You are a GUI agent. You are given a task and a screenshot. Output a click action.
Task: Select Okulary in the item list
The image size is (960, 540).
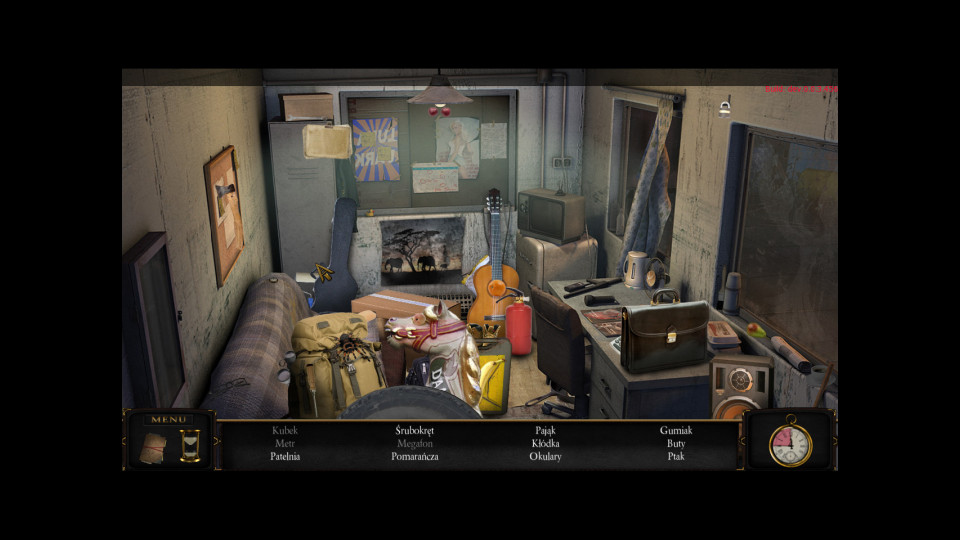point(545,457)
